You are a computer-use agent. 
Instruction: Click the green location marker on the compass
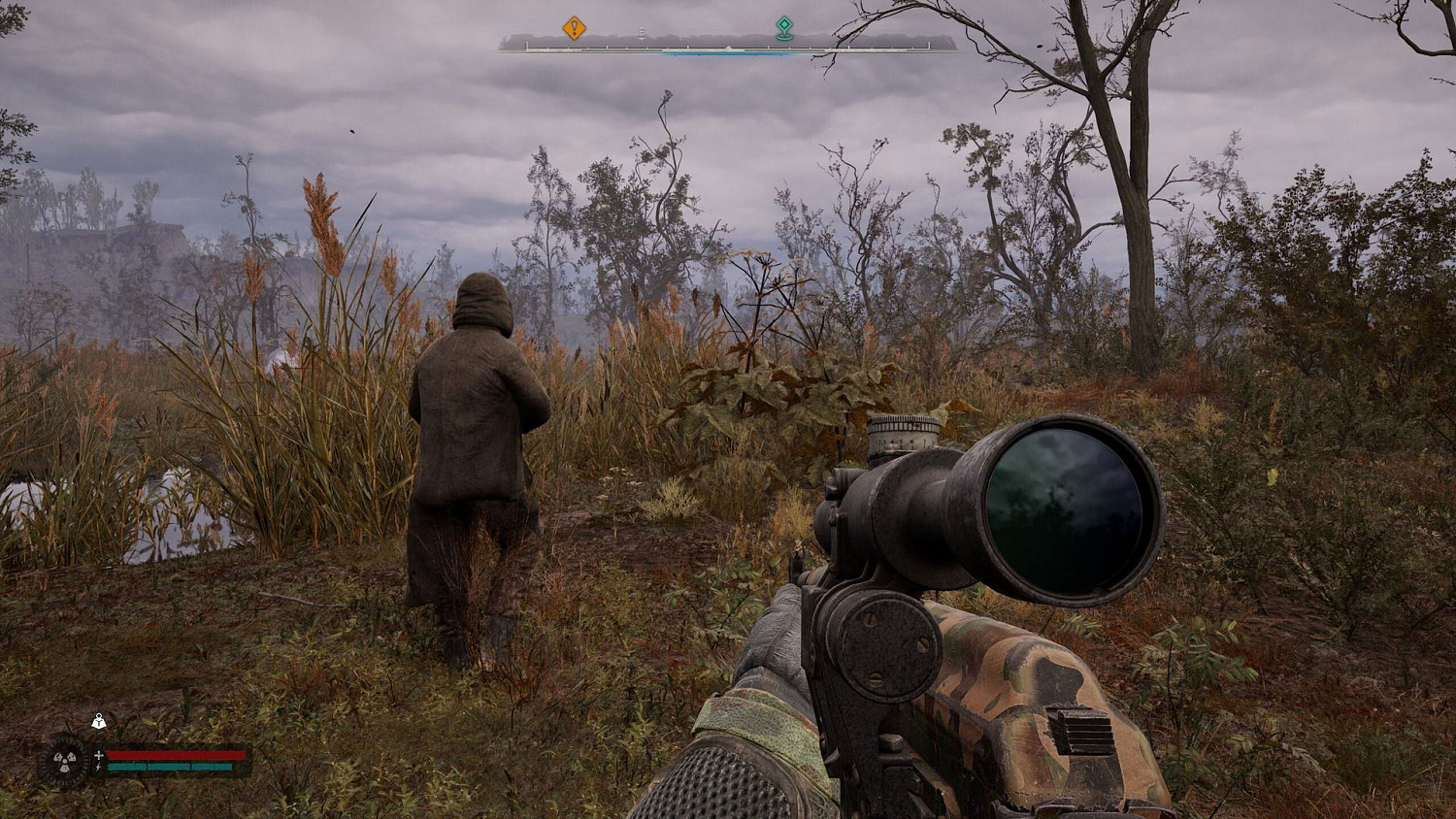click(x=784, y=27)
